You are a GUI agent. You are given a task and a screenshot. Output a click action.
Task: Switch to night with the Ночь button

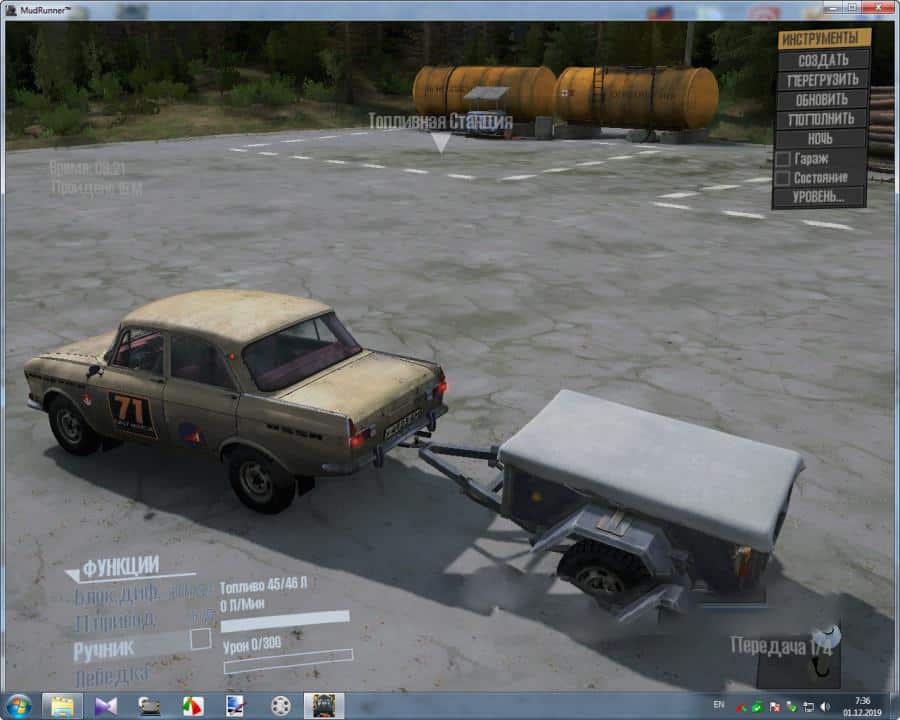click(823, 139)
